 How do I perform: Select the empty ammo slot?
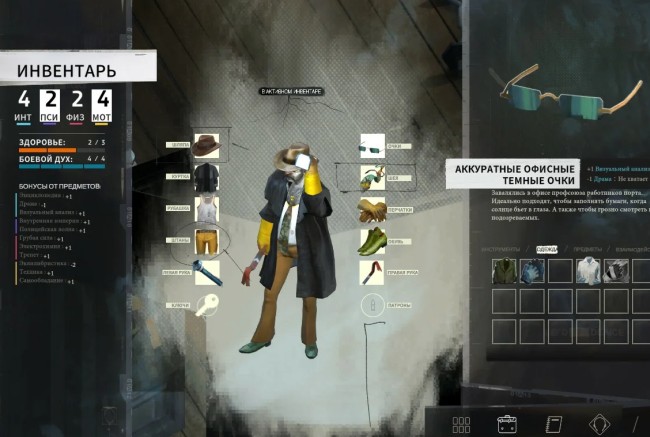click(372, 304)
